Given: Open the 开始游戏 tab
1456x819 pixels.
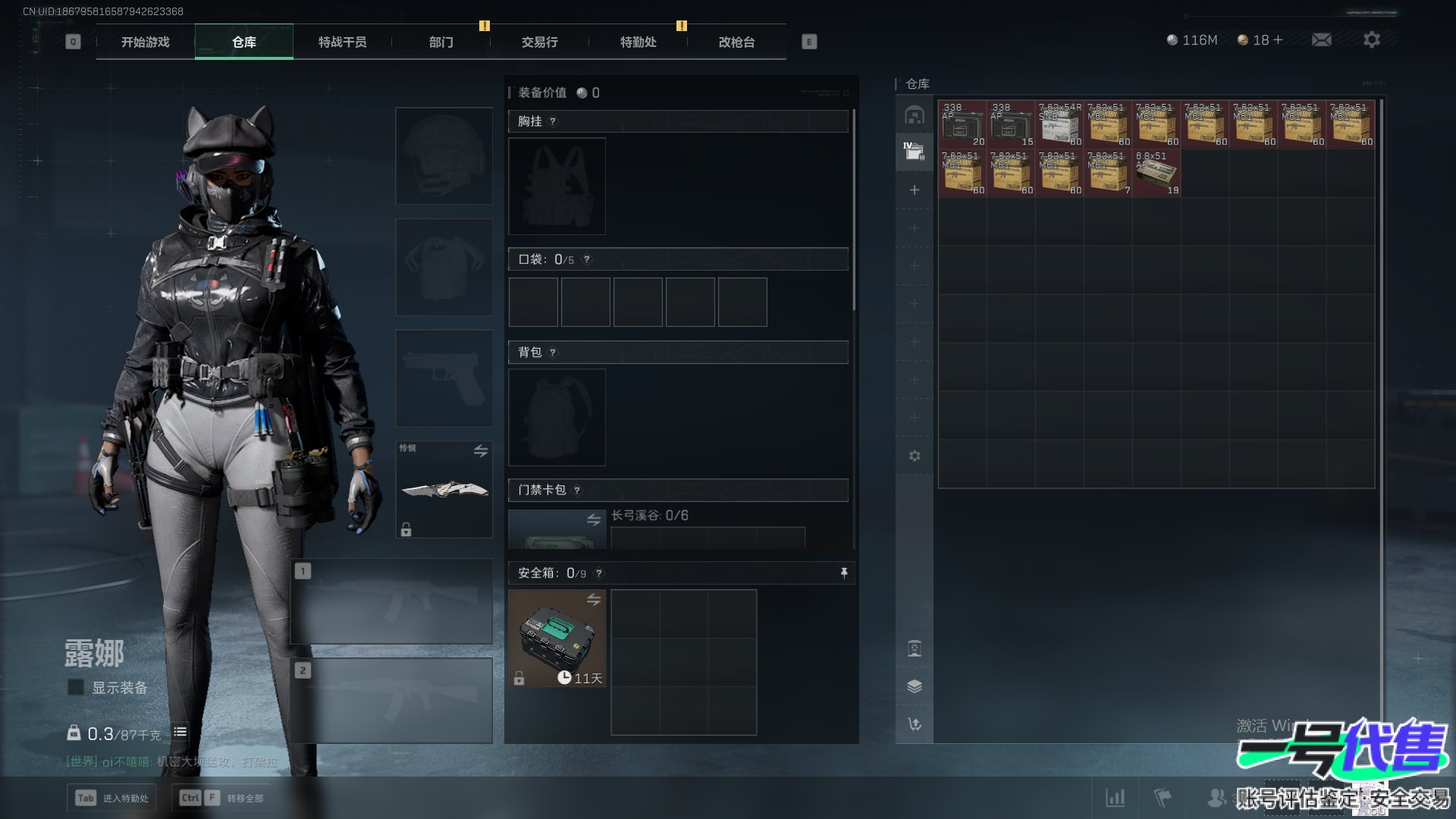Looking at the screenshot, I should [x=145, y=42].
